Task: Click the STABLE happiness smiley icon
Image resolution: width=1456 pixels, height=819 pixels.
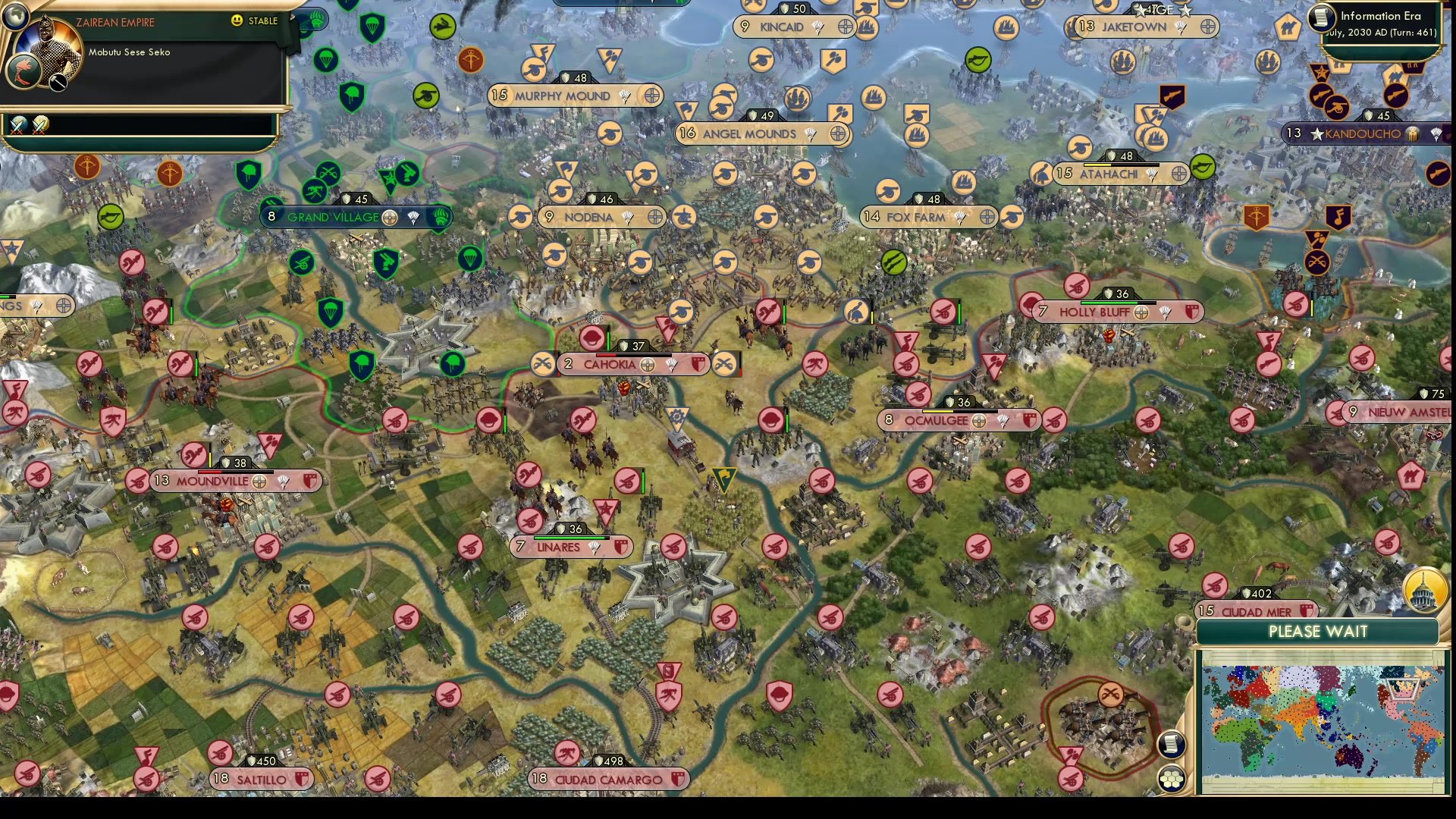Action: [237, 20]
